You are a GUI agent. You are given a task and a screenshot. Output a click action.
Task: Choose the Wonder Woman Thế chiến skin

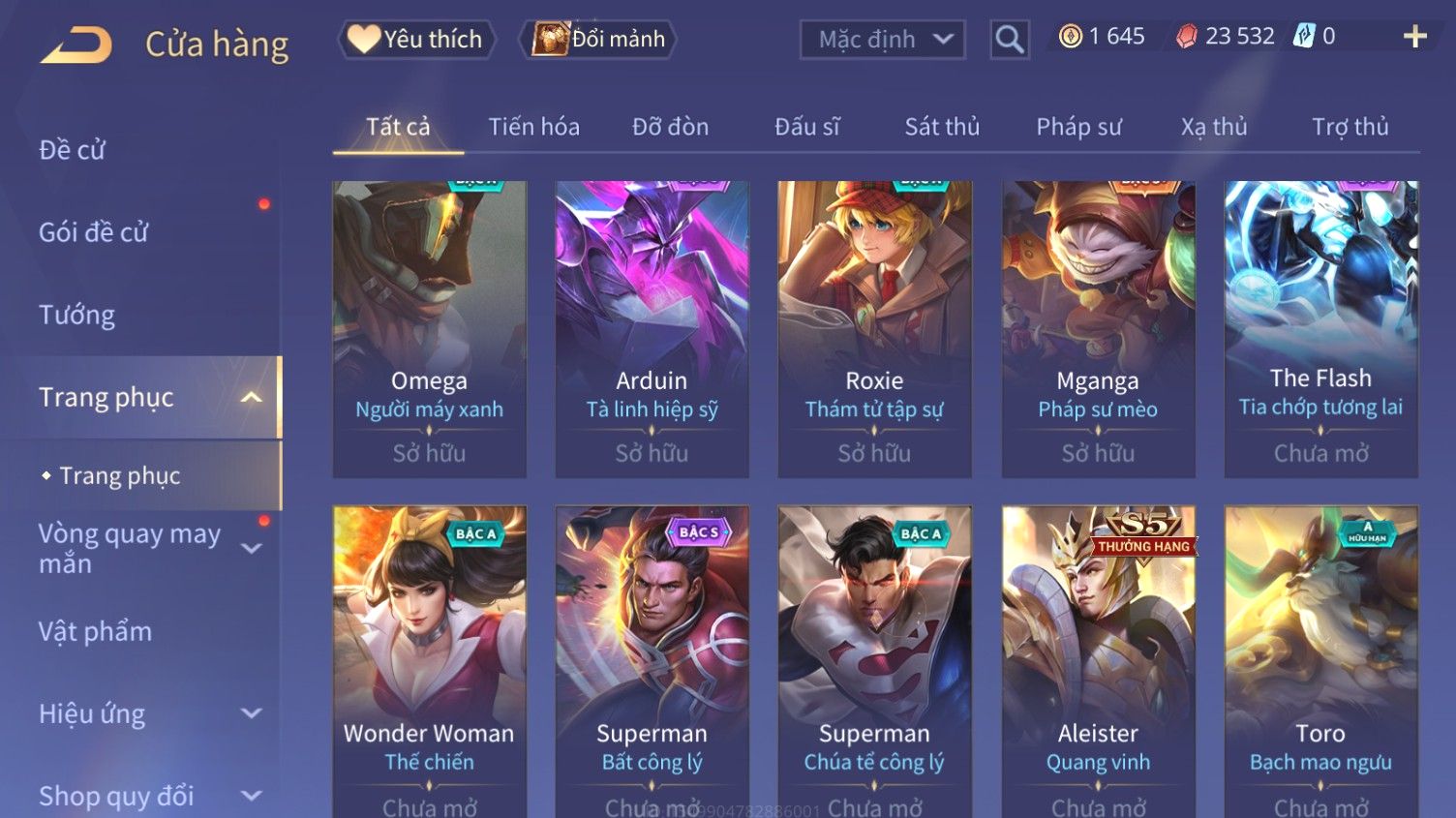pos(429,658)
